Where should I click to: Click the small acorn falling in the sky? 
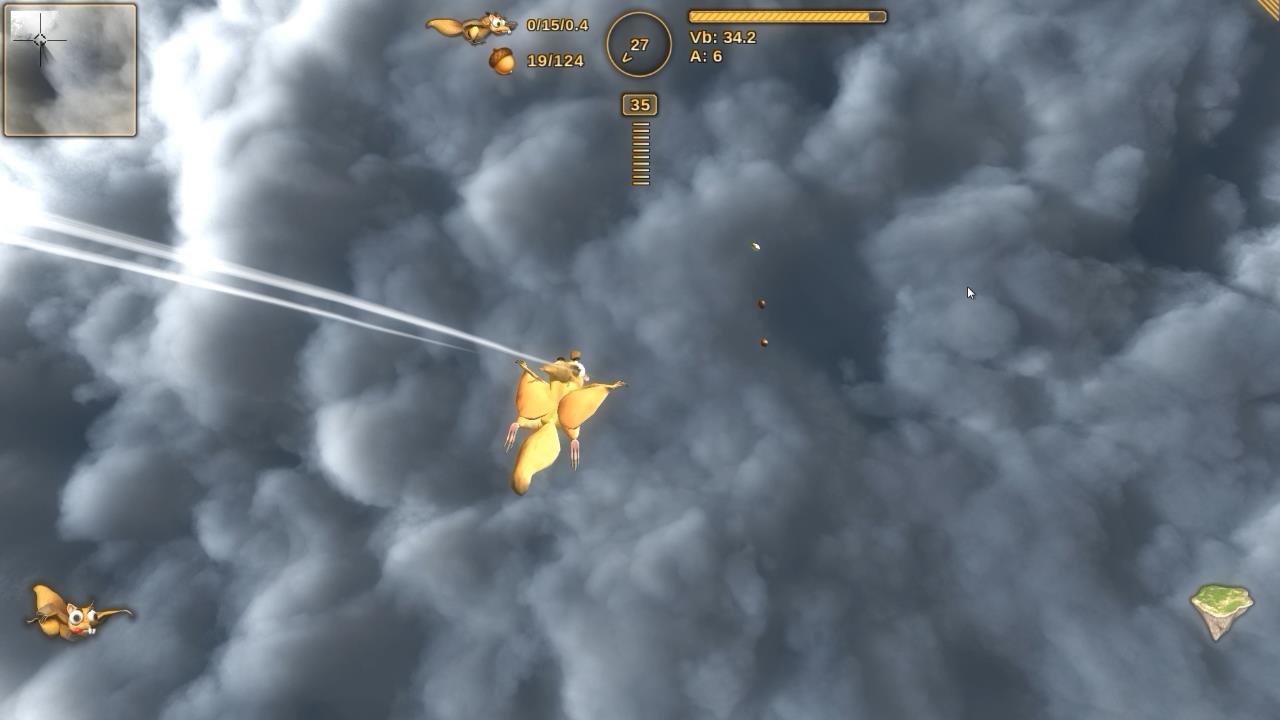click(756, 246)
